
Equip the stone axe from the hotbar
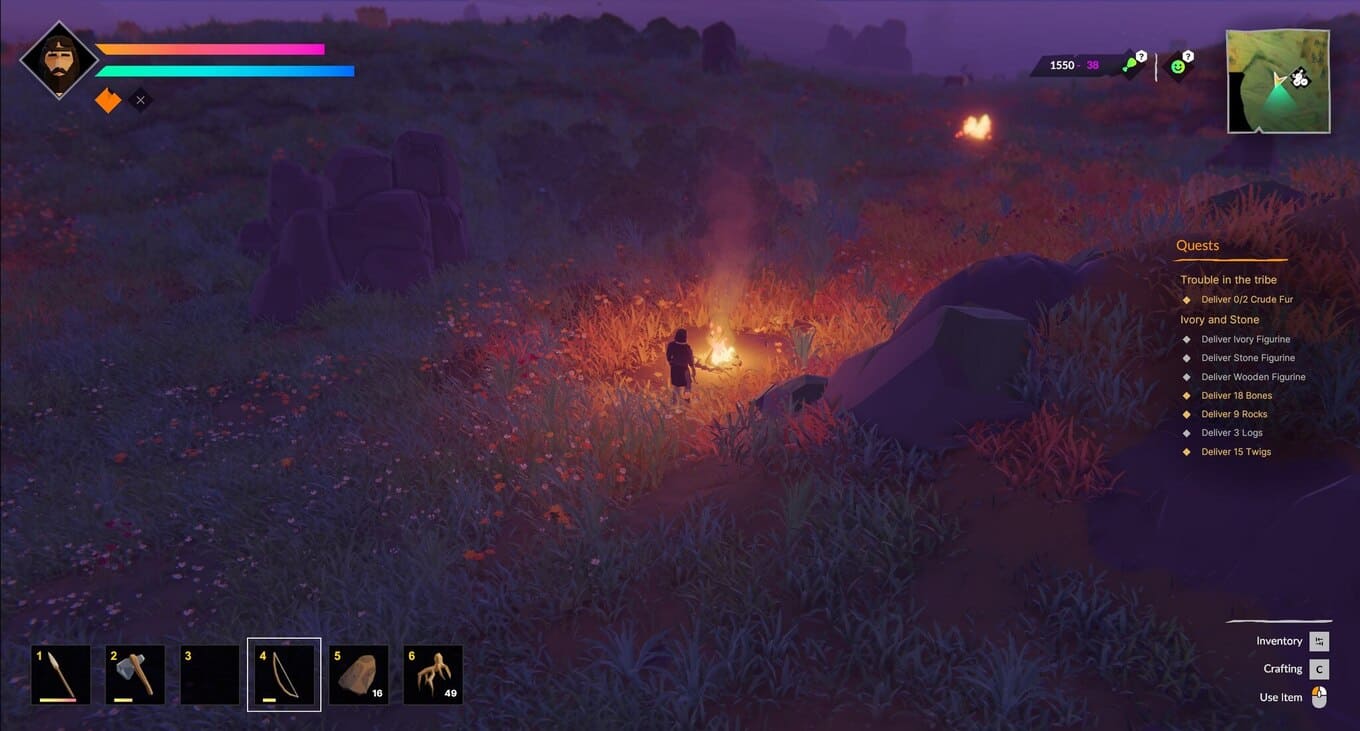(135, 674)
